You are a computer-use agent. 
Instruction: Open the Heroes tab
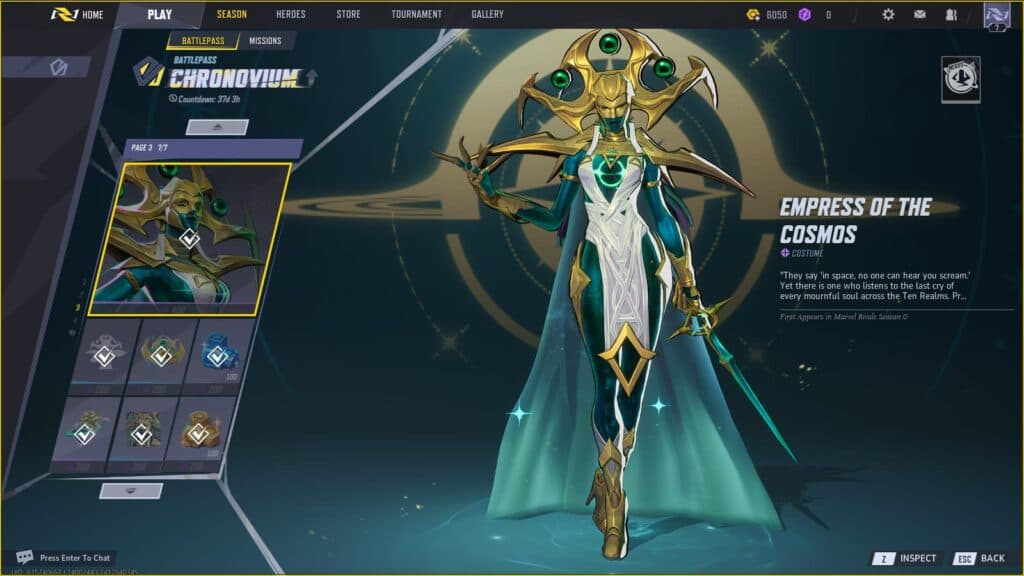pyautogui.click(x=290, y=15)
